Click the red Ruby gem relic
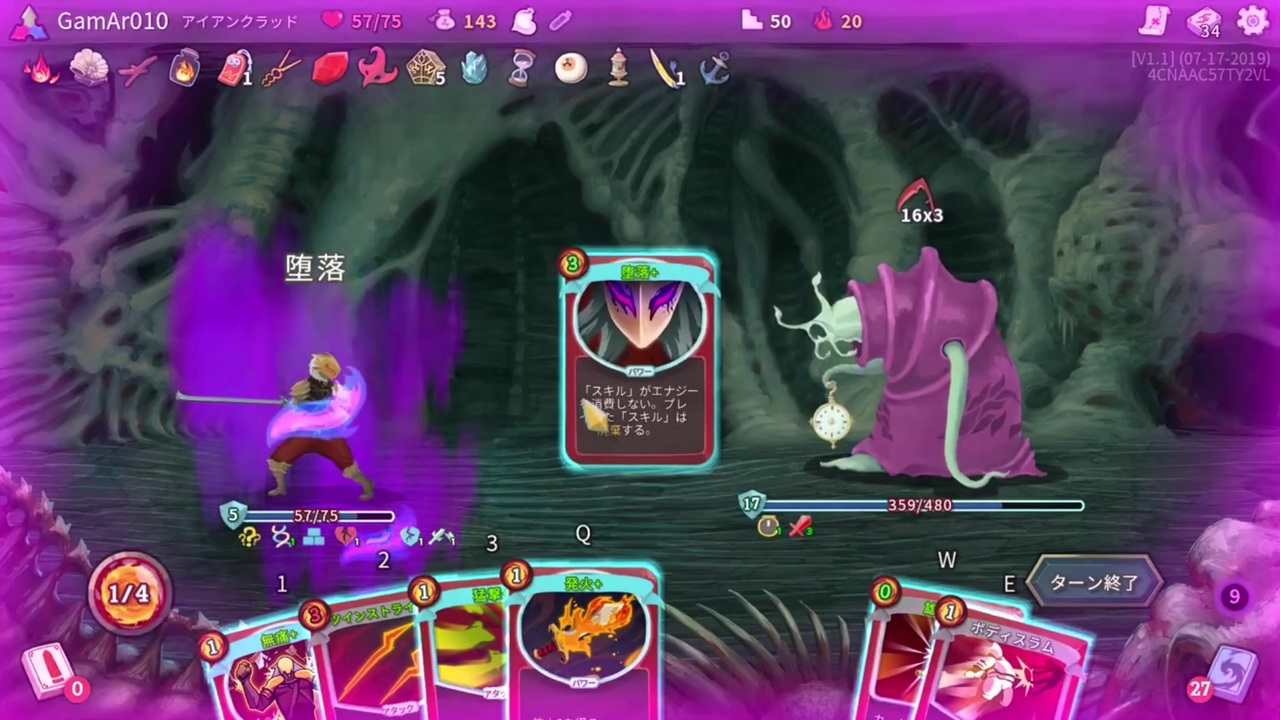This screenshot has height=720, width=1280. 330,68
